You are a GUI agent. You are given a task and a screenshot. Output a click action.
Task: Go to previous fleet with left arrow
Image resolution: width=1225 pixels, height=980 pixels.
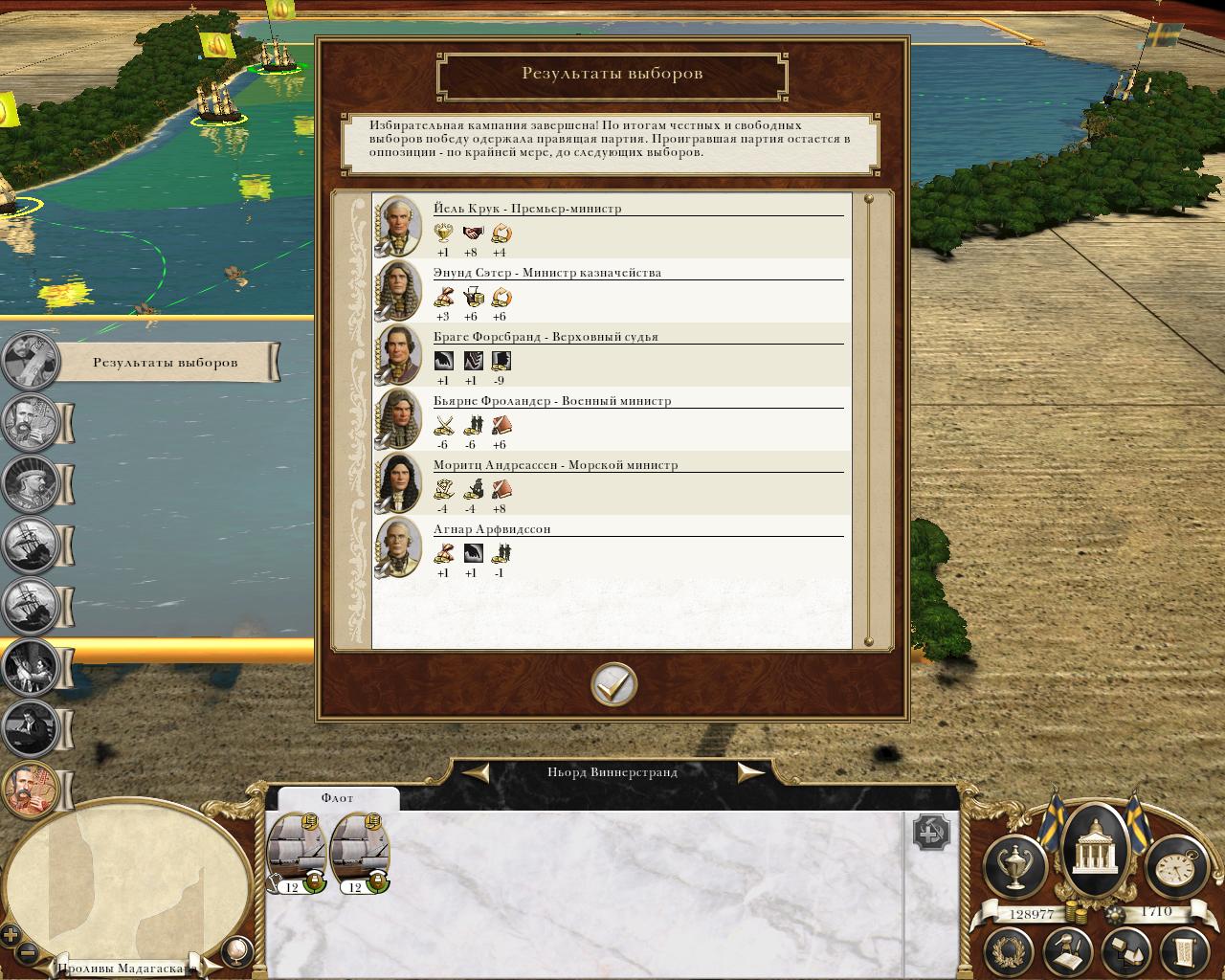[478, 772]
